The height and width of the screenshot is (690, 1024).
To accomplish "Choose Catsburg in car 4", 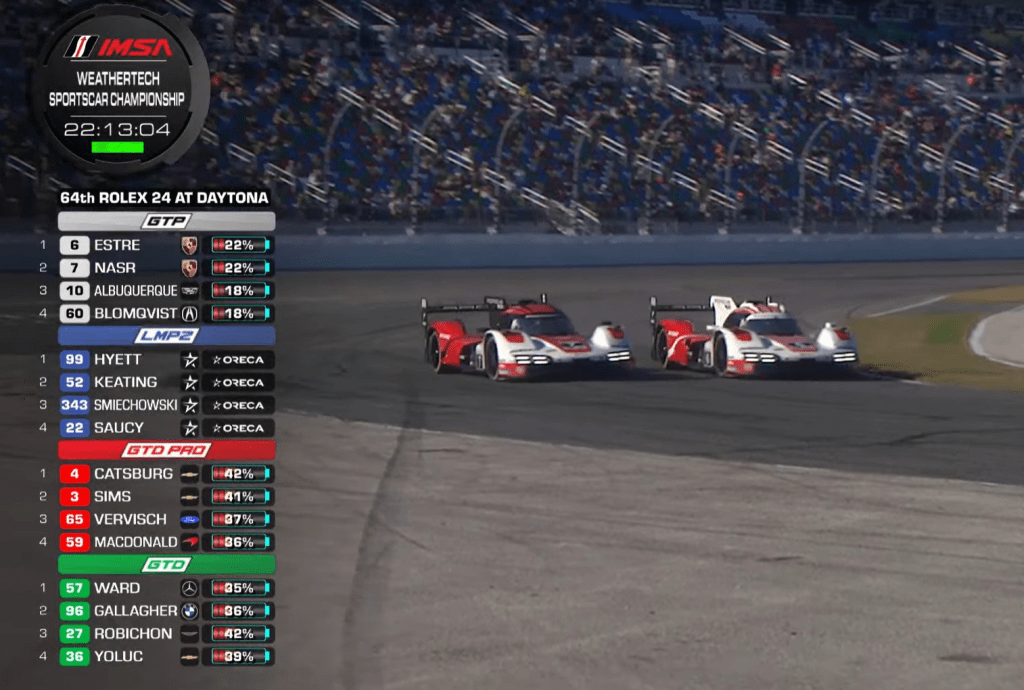I will [132, 474].
